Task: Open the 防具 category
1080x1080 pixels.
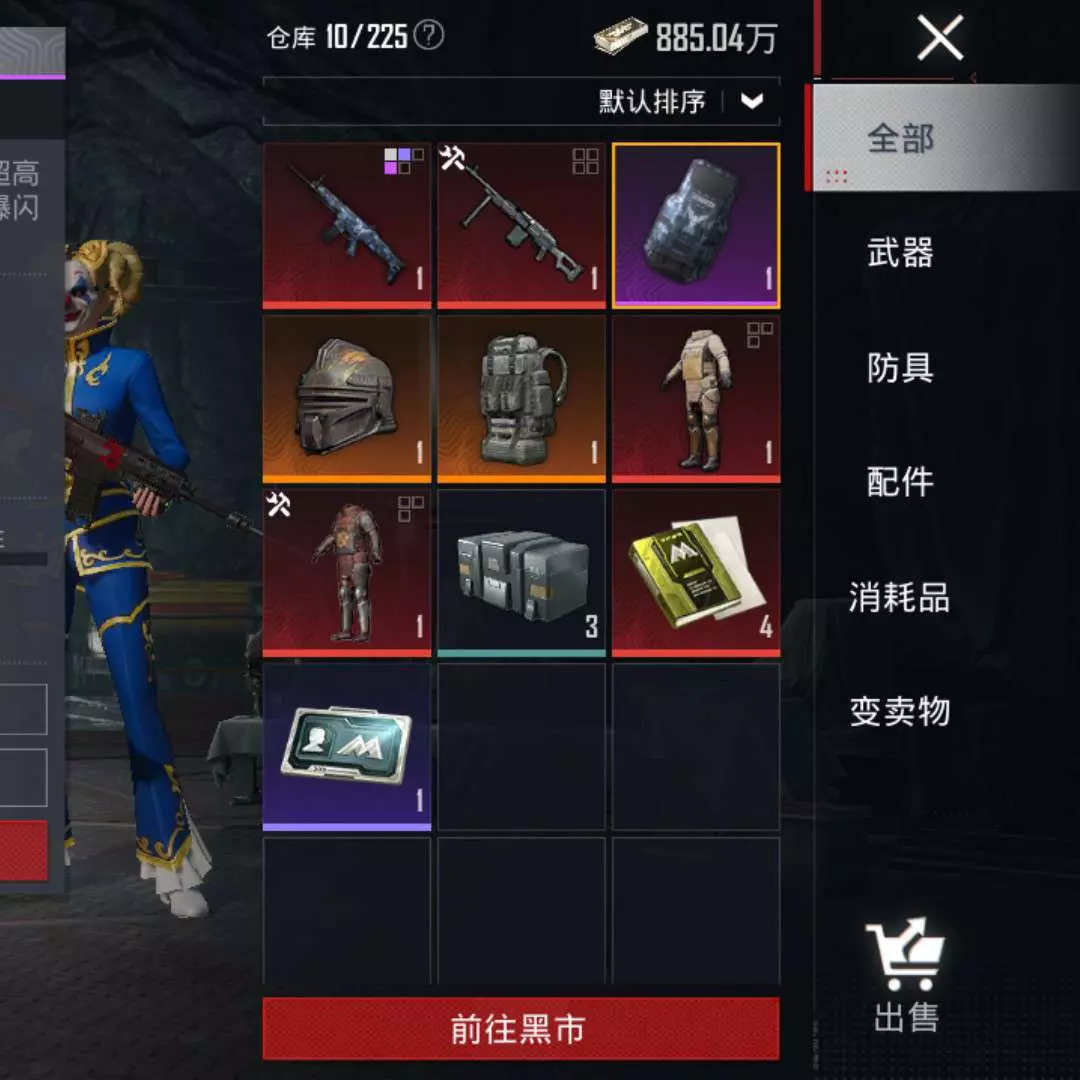Action: (900, 367)
